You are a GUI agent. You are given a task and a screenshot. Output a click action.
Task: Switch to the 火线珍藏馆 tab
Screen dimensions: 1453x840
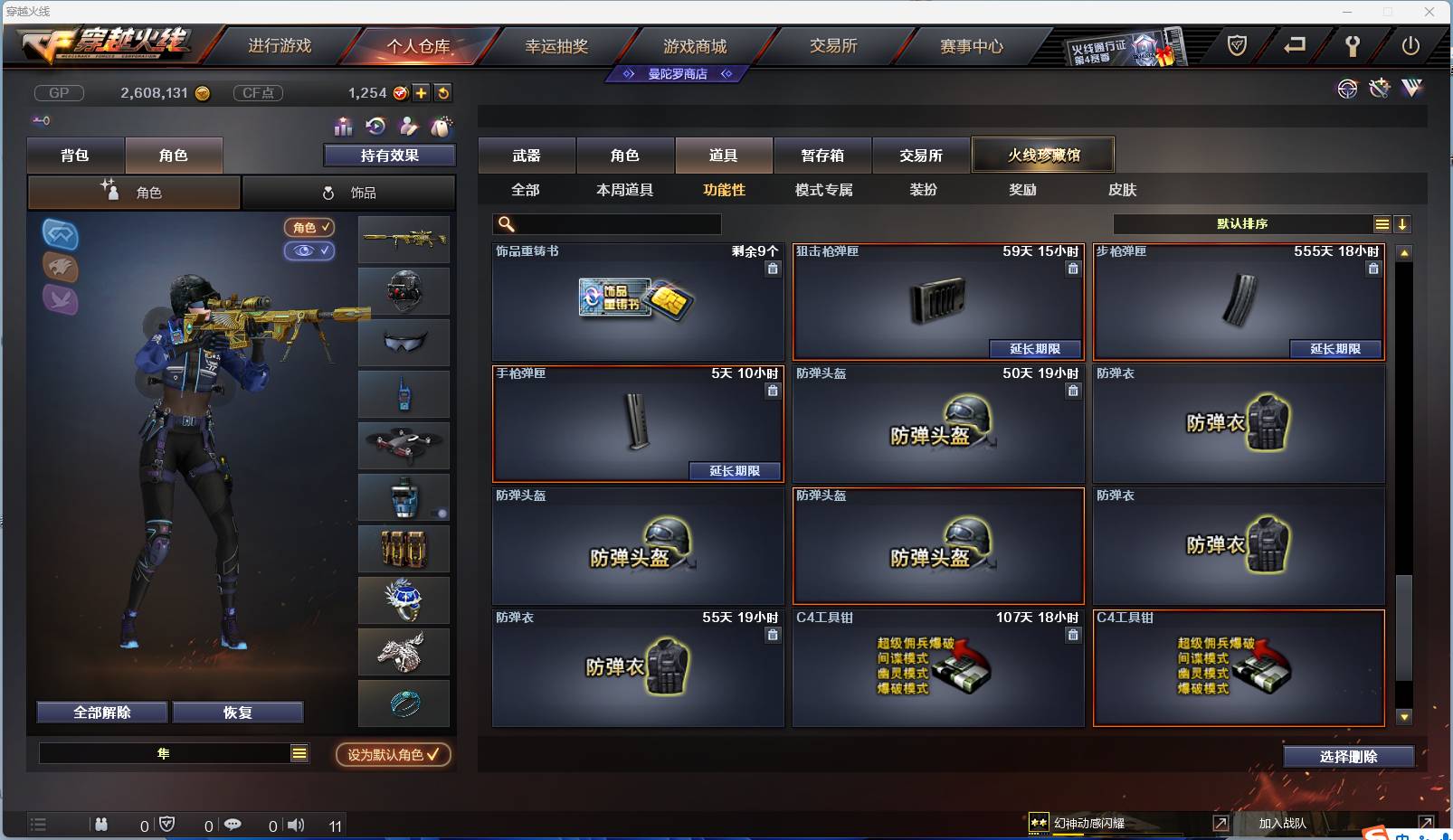coord(1043,154)
